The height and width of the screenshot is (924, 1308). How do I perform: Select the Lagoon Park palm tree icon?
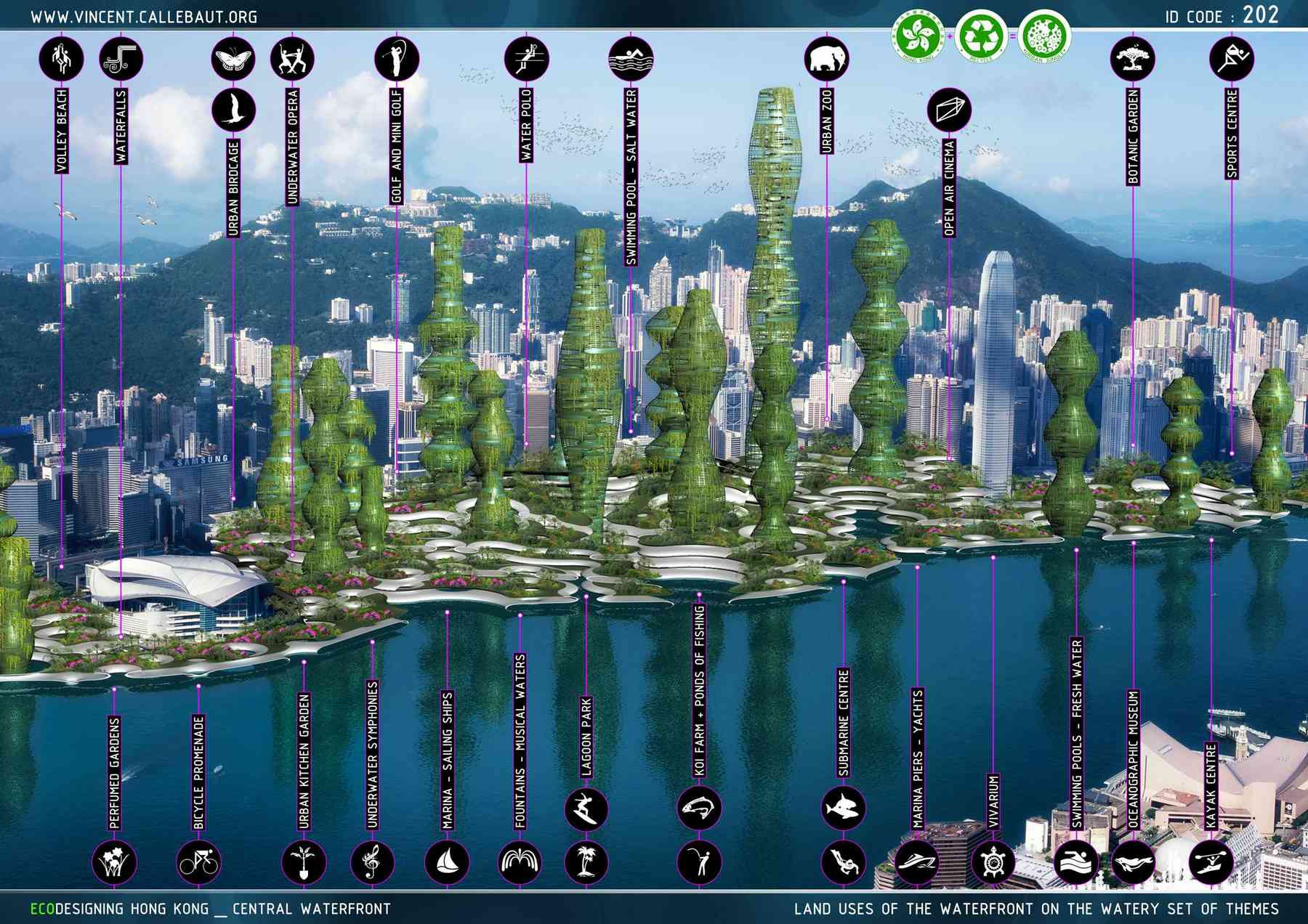[586, 862]
